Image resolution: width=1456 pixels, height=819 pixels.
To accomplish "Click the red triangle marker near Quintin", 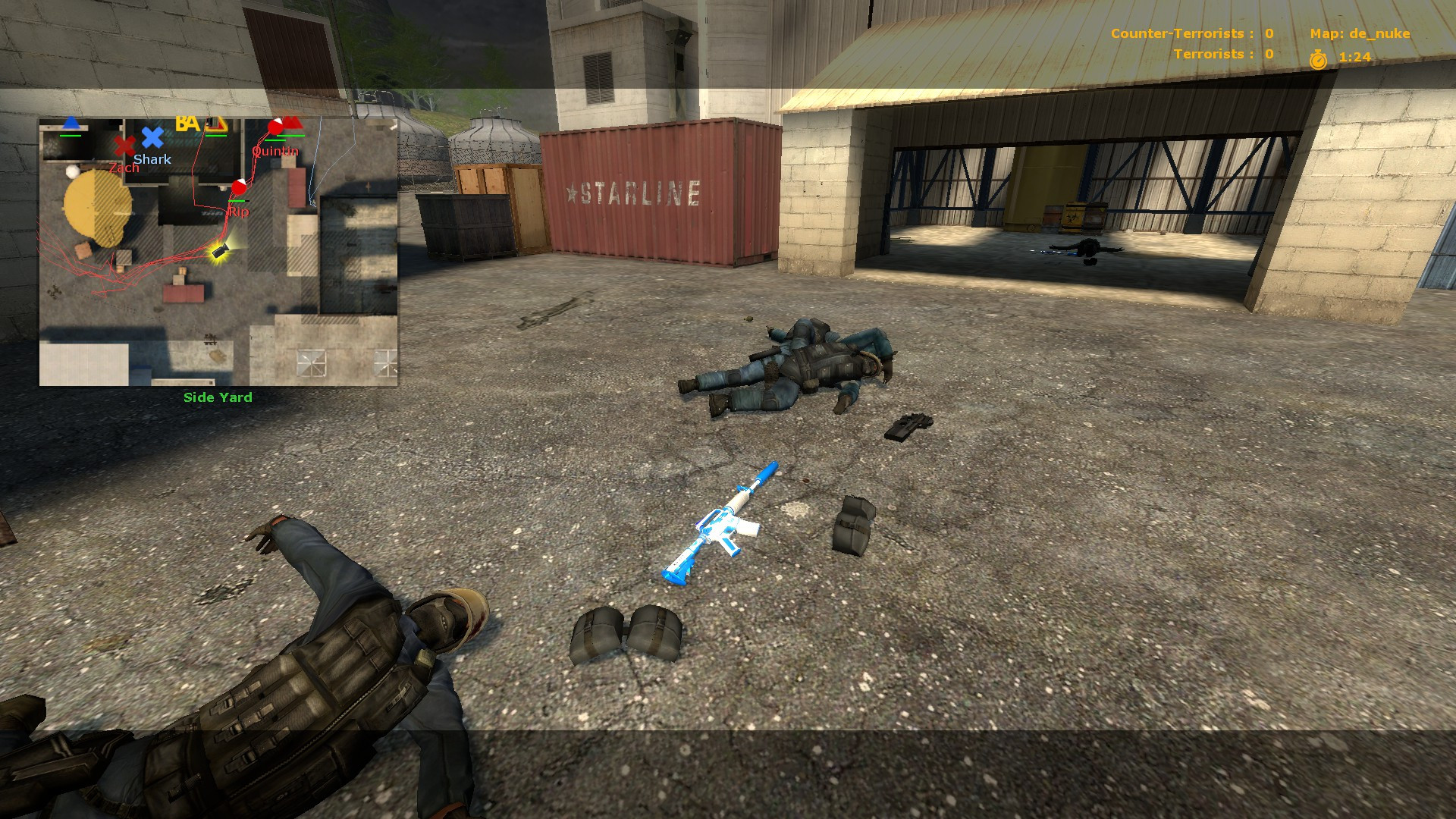I will [294, 122].
